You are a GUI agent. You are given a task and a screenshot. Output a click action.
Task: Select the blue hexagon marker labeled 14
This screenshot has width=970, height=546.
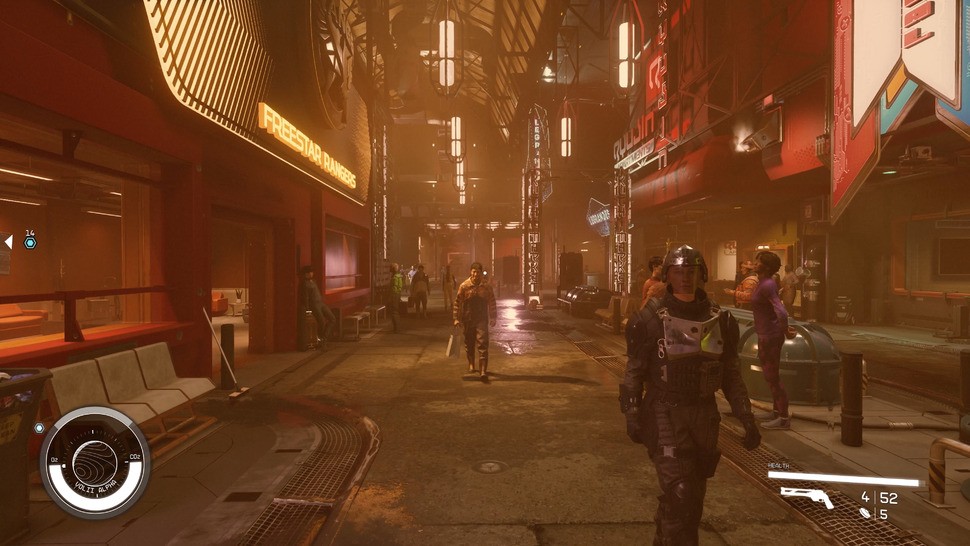(x=30, y=242)
